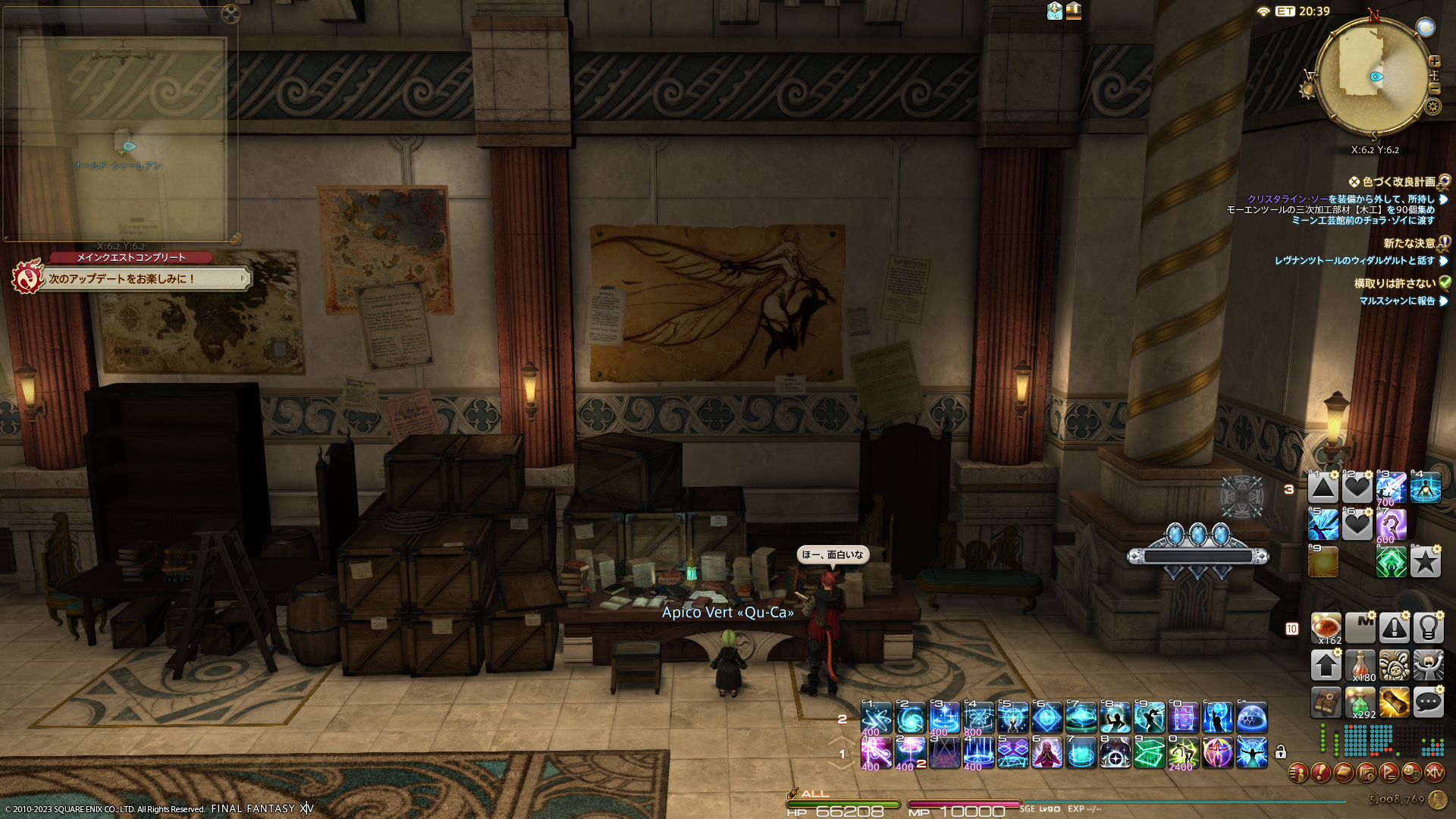Viewport: 1456px width, 819px height.
Task: Click the gil currency coin icon
Action: [1437, 800]
